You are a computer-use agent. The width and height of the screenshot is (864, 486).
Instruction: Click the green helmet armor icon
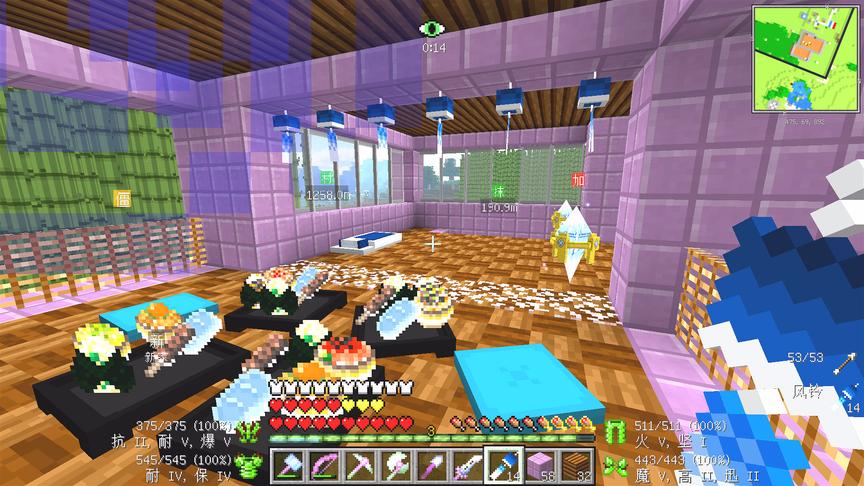point(249,432)
